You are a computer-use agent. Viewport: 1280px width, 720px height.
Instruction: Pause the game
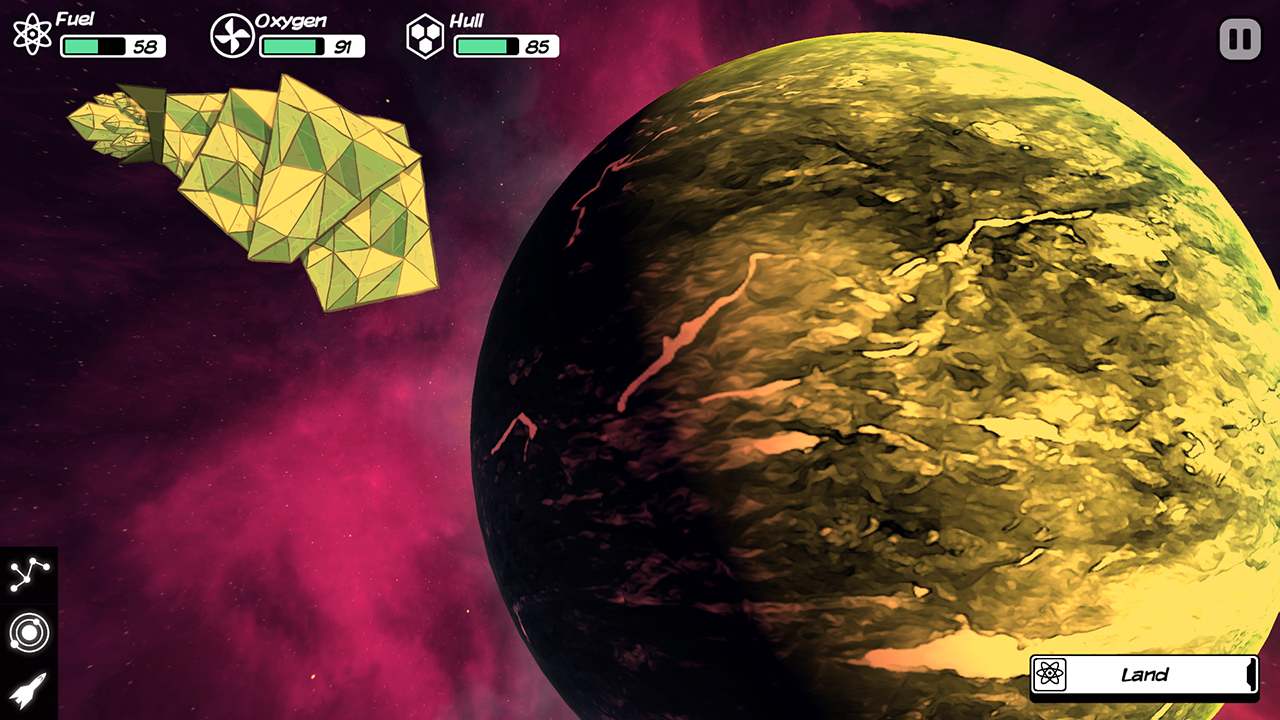point(1240,39)
